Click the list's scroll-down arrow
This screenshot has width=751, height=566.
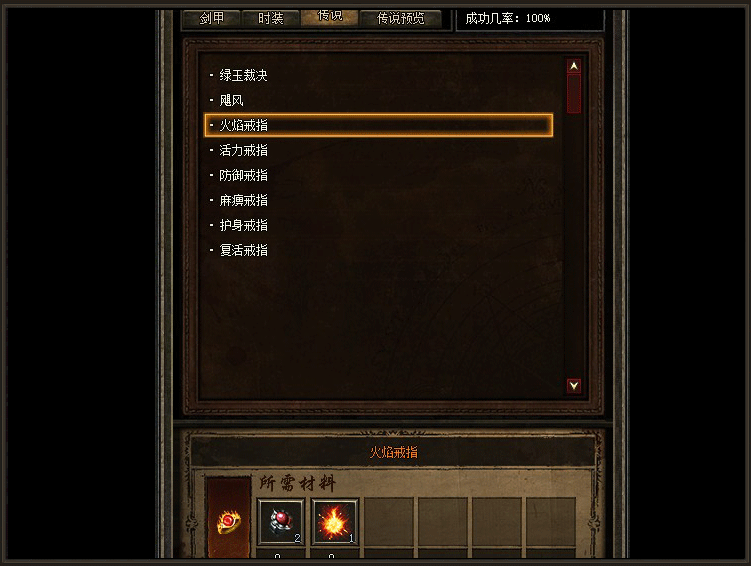574,385
